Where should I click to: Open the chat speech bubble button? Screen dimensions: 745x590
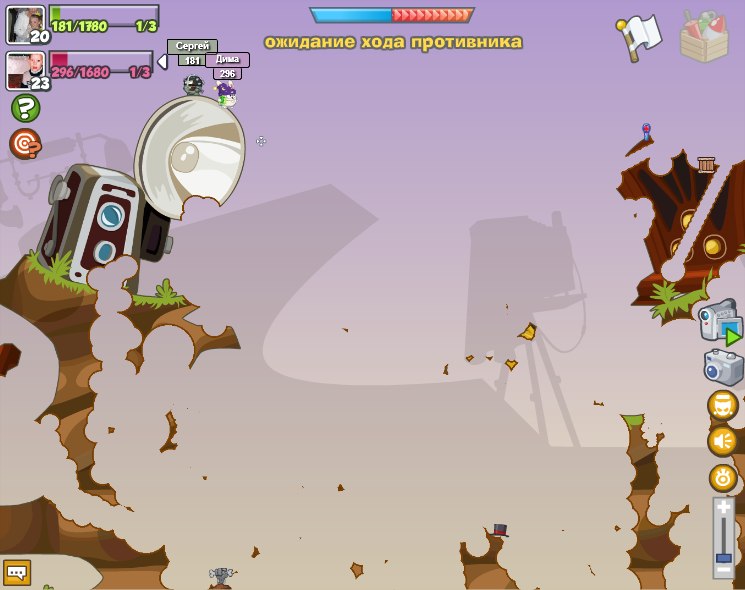coord(17,573)
